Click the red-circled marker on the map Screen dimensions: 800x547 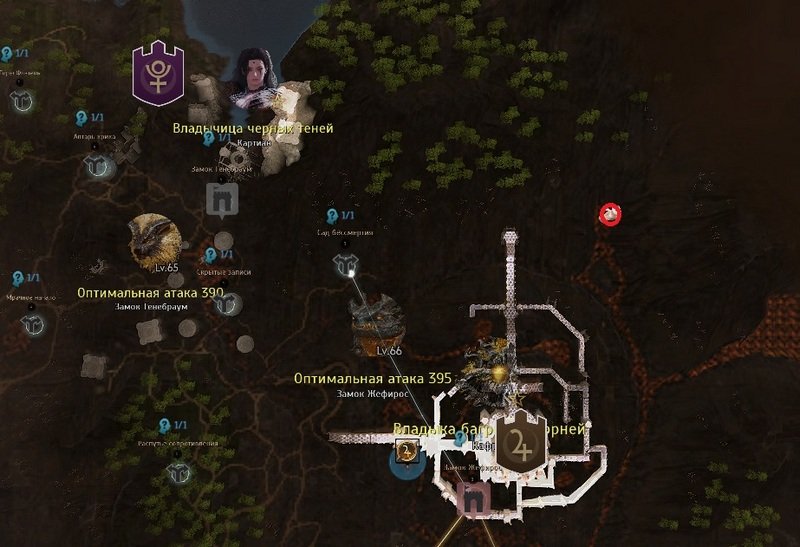tap(610, 214)
